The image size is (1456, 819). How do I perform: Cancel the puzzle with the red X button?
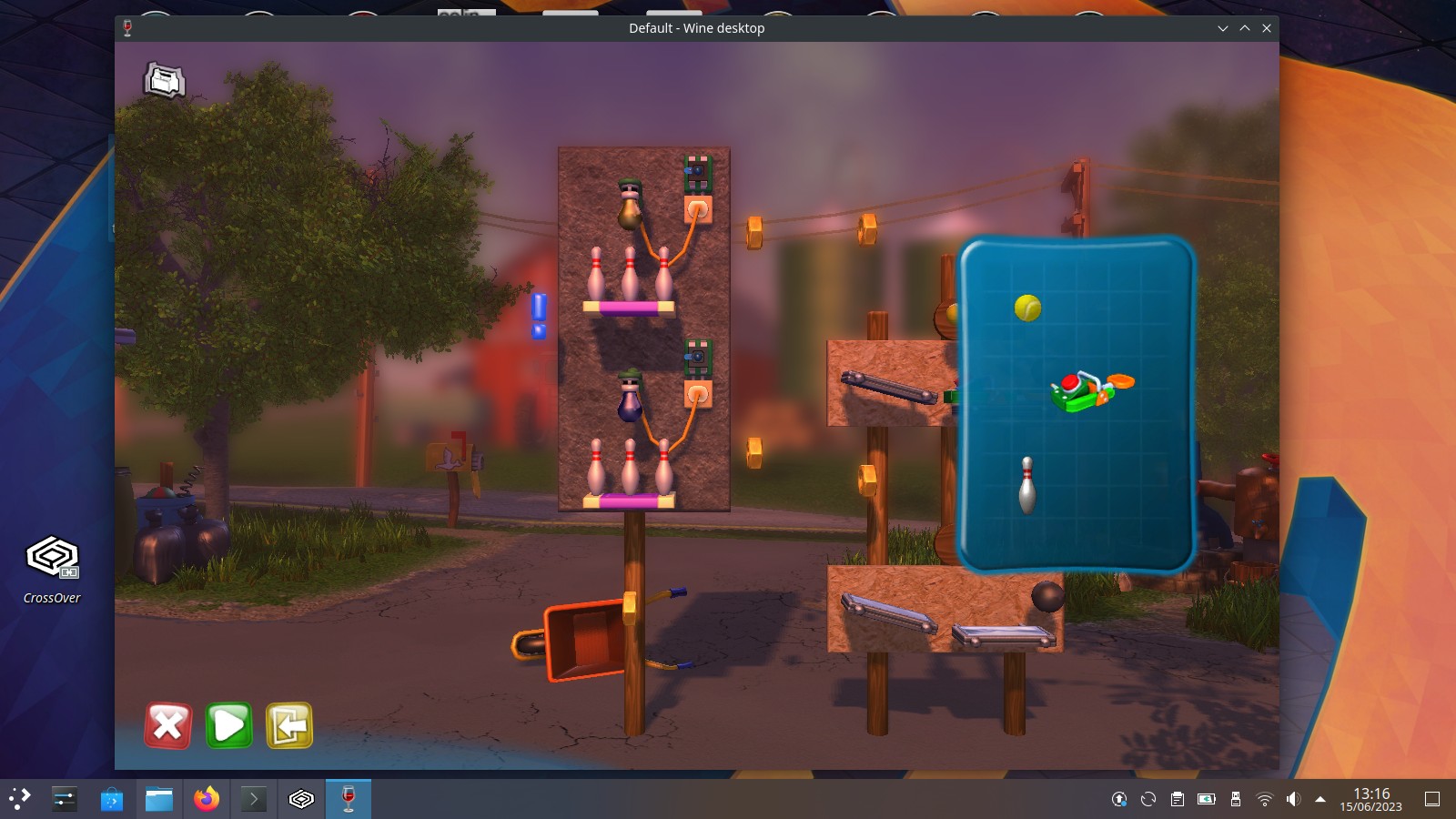tap(167, 725)
